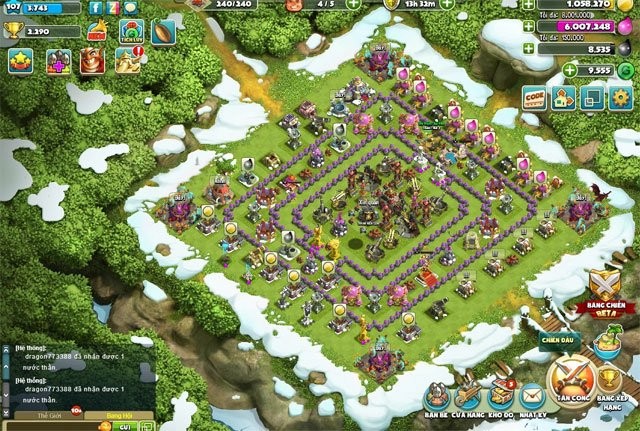Open the Kho Đồ inventory chest
Image resolution: width=640 pixels, height=431 pixels.
coord(500,395)
